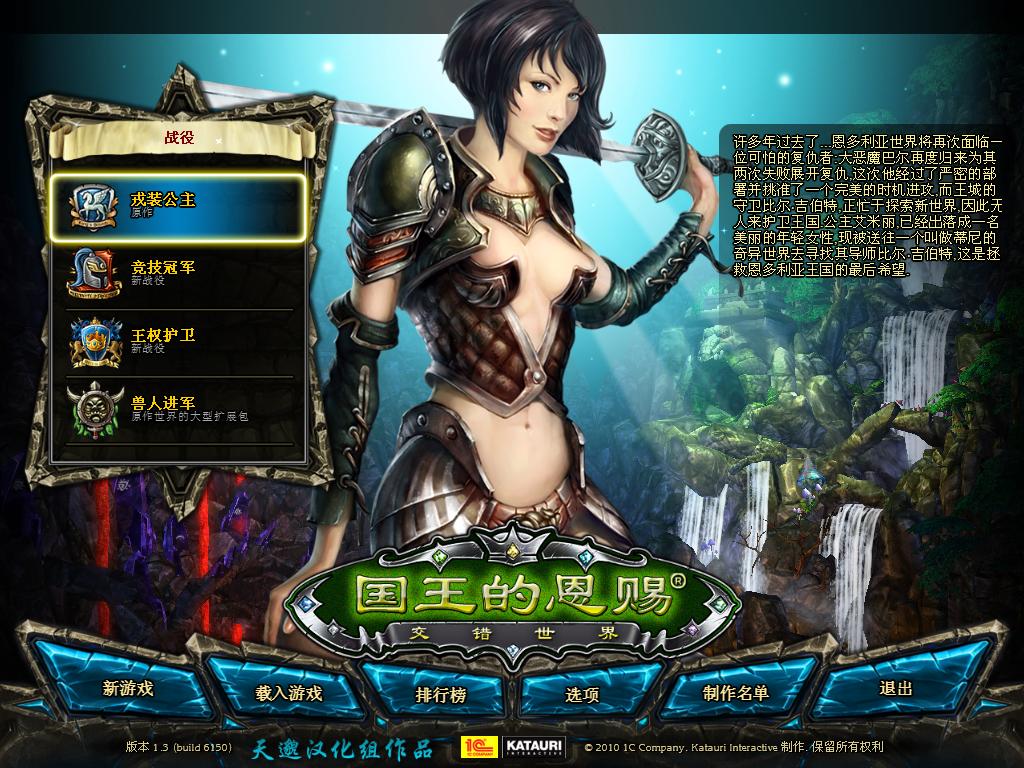The width and height of the screenshot is (1024, 768).
Task: Select the 戎装公主 campaign
Action: [x=176, y=206]
